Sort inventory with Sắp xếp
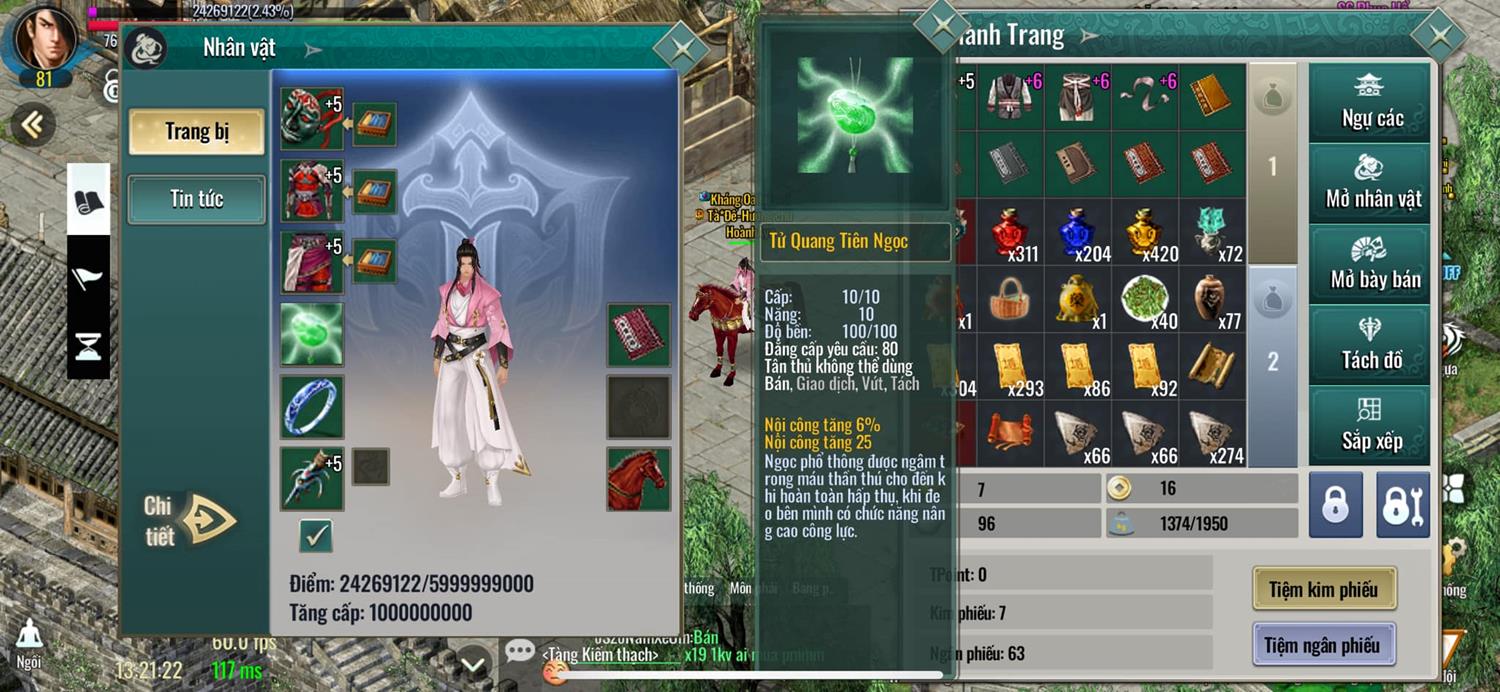The height and width of the screenshot is (692, 1500). pyautogui.click(x=1371, y=426)
